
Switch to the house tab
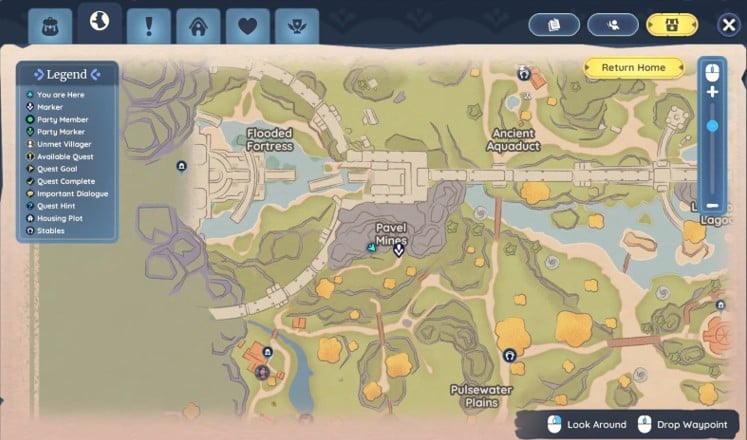[x=198, y=25]
